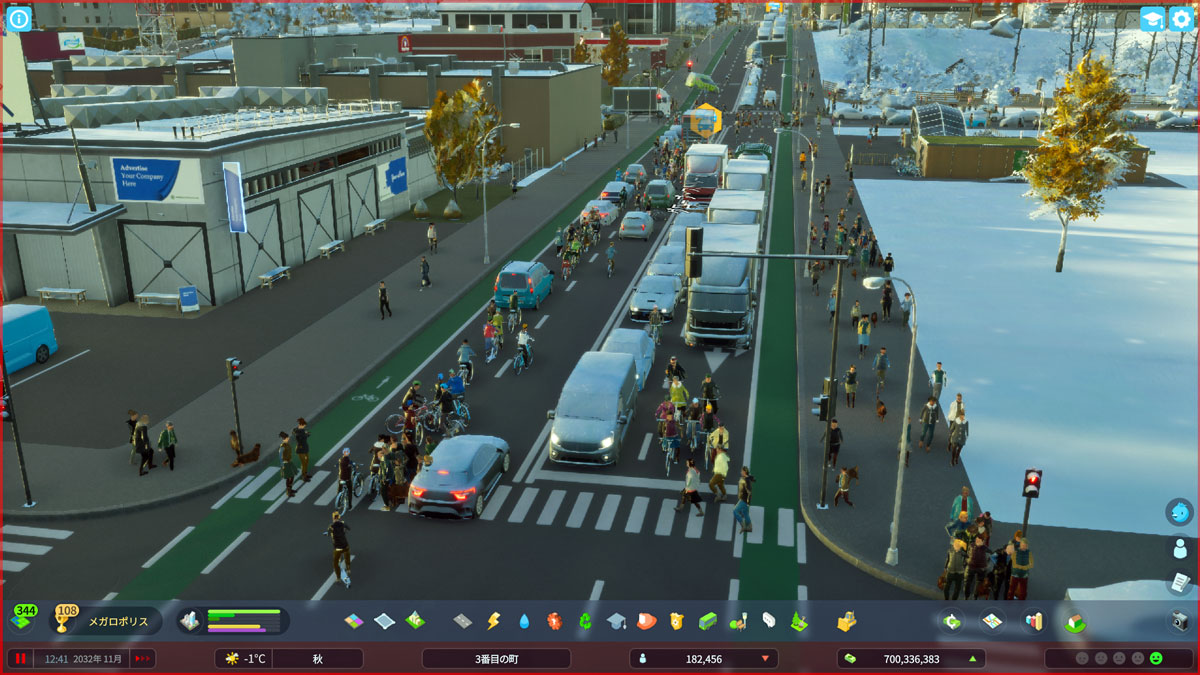The height and width of the screenshot is (675, 1200).
Task: Open the camera photo mode
Action: 1180,621
